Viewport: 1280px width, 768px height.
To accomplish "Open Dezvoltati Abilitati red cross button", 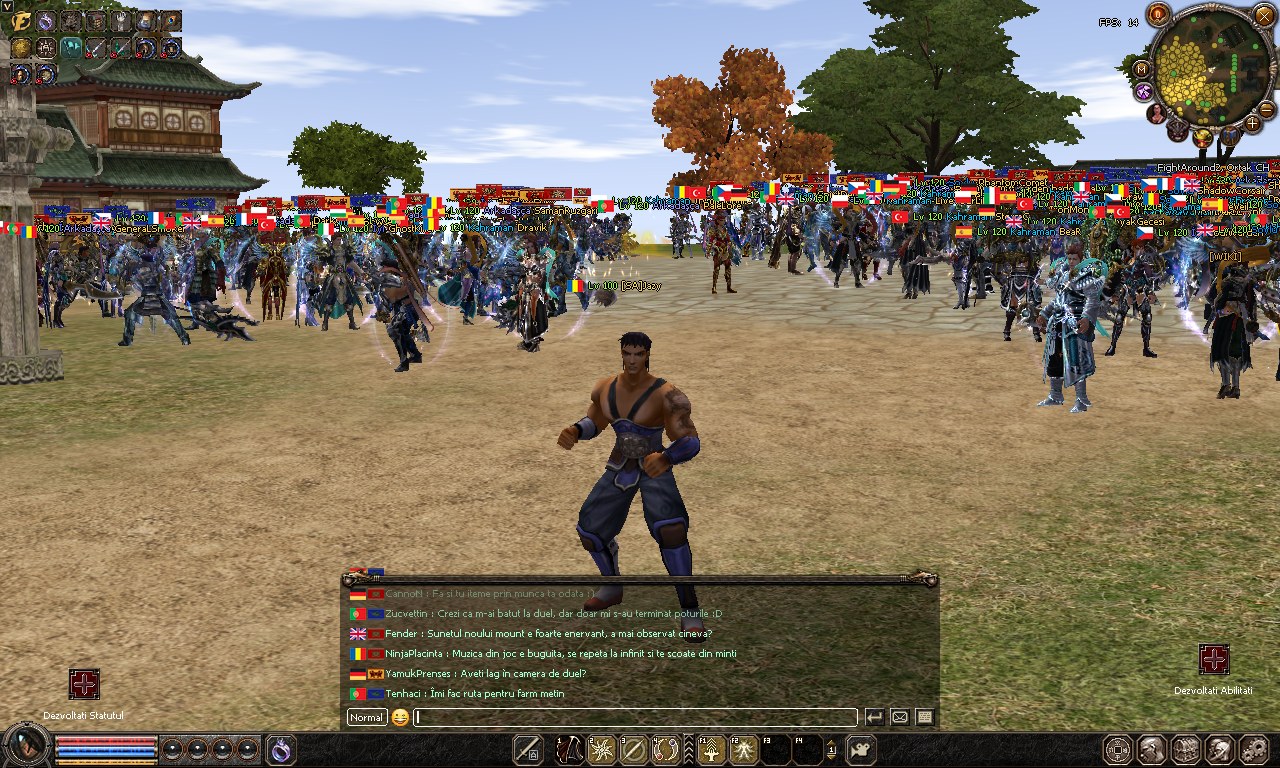I will [1213, 660].
